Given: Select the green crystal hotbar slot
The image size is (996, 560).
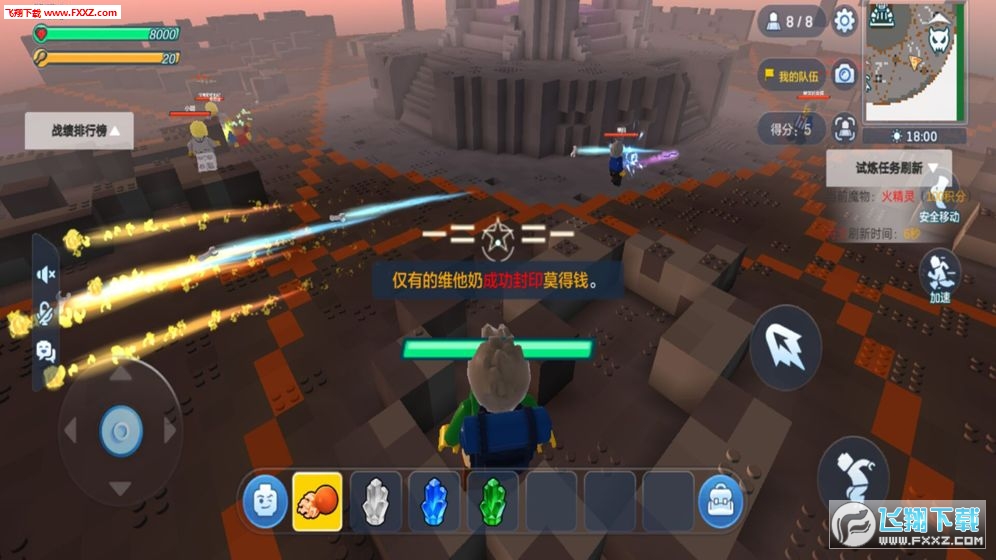Looking at the screenshot, I should [492, 501].
